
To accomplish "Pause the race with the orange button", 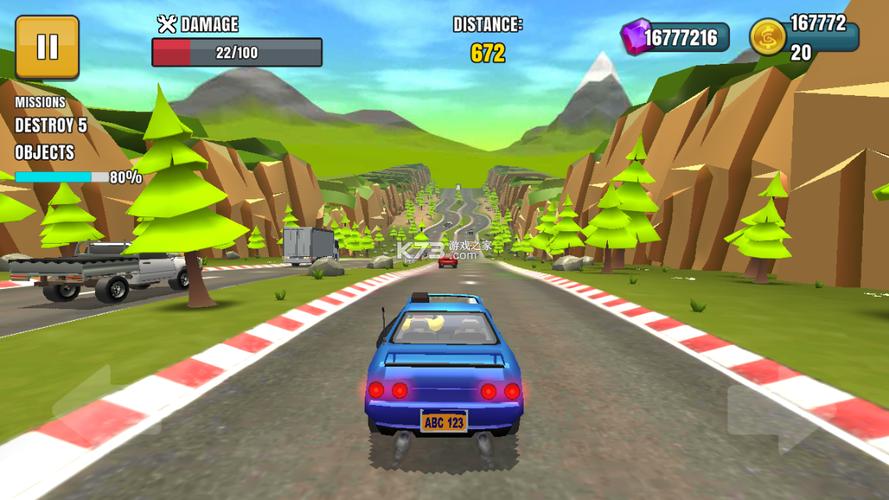I will pyautogui.click(x=47, y=47).
